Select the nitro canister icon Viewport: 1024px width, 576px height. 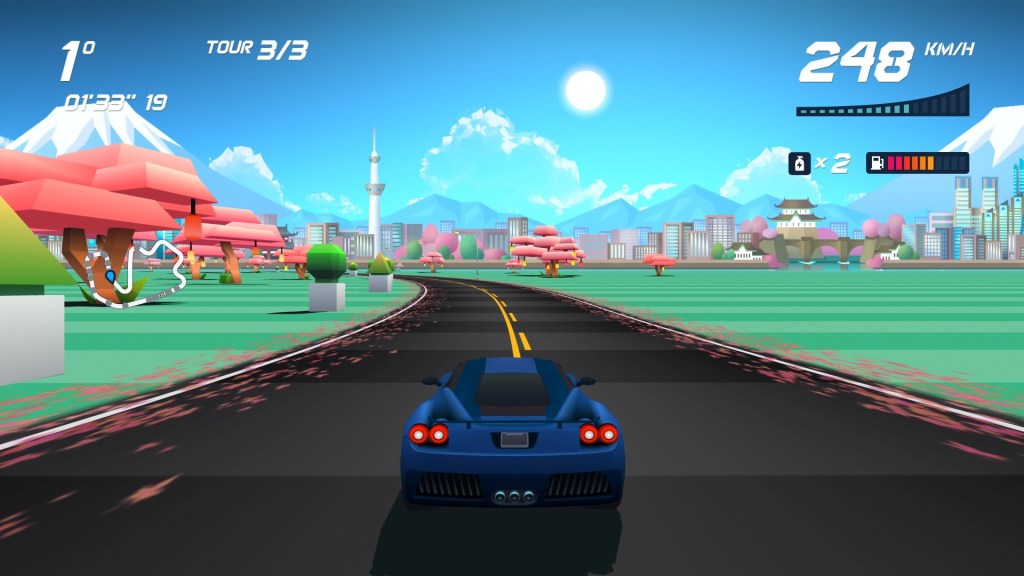click(x=800, y=163)
